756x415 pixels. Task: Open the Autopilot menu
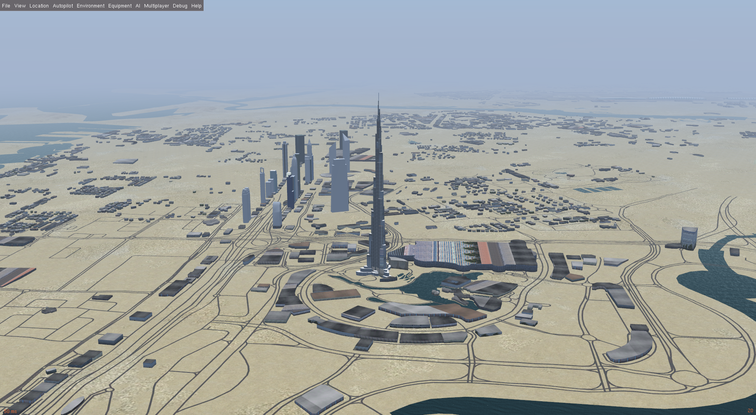63,5
